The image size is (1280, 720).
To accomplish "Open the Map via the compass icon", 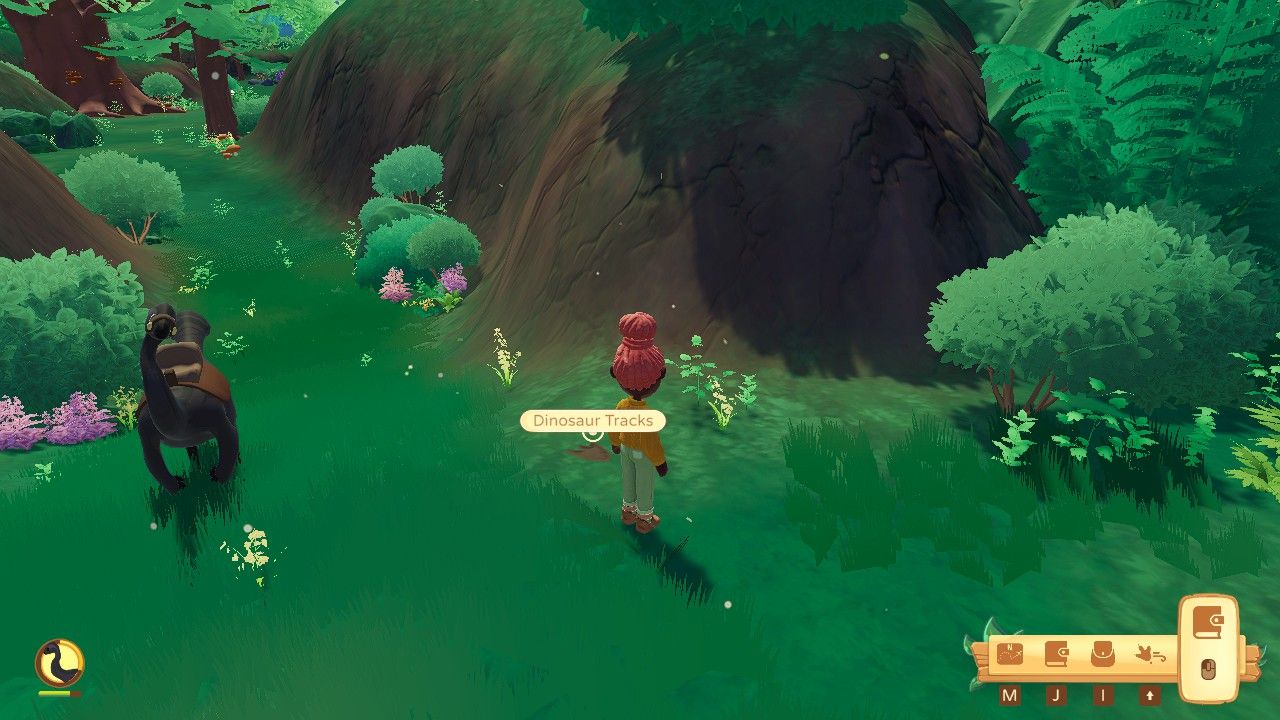I will pos(1010,652).
